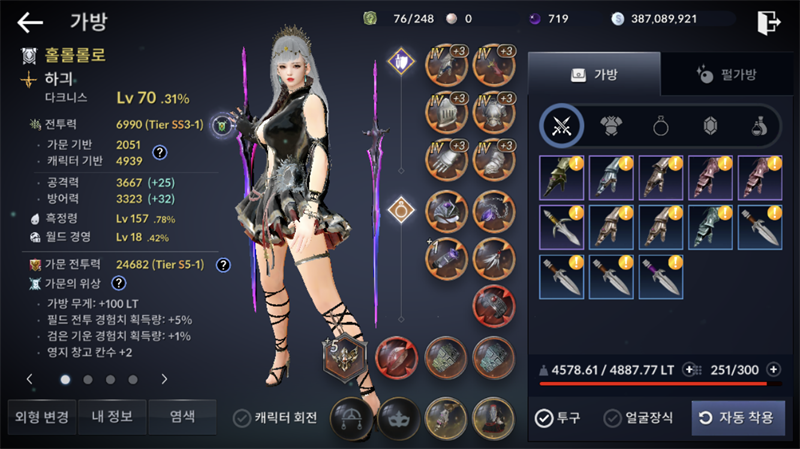The width and height of the screenshot is (800, 449).
Task: Open the potion consumables filter
Action: (x=760, y=126)
